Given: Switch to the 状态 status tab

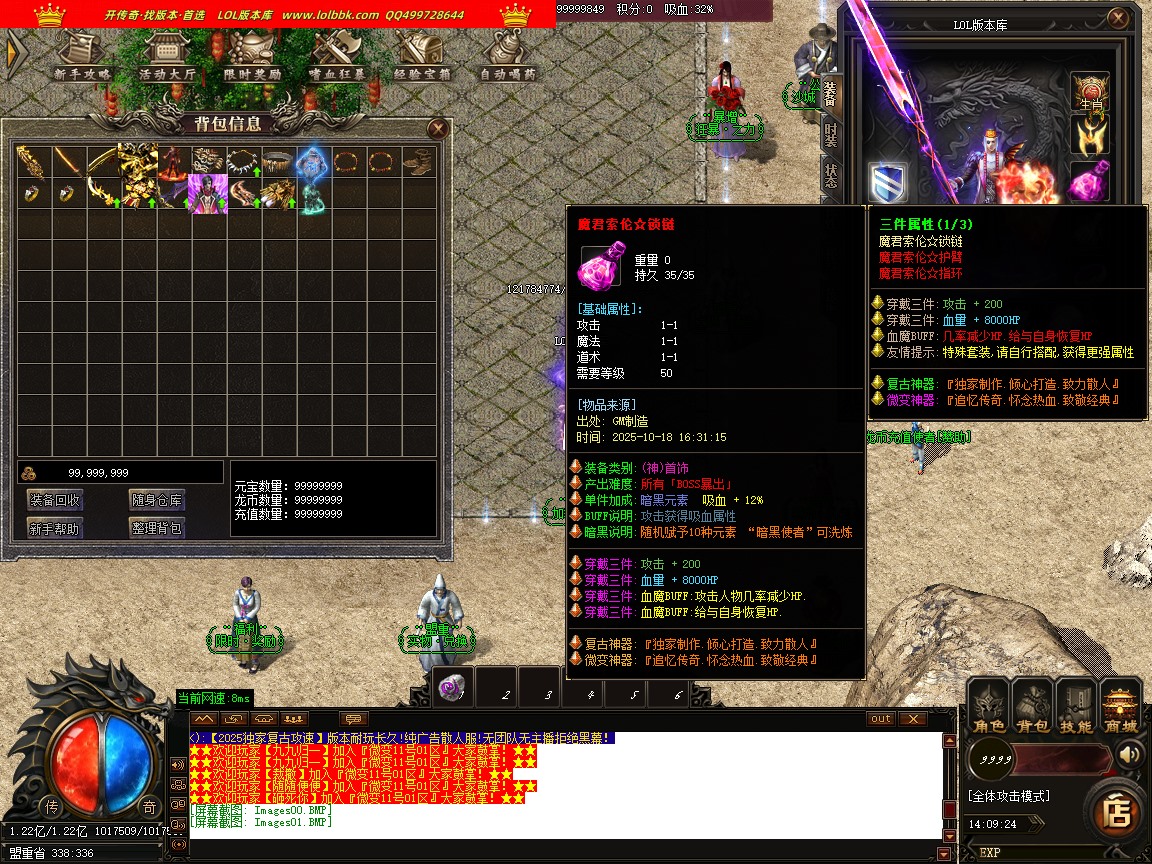Looking at the screenshot, I should tap(831, 177).
